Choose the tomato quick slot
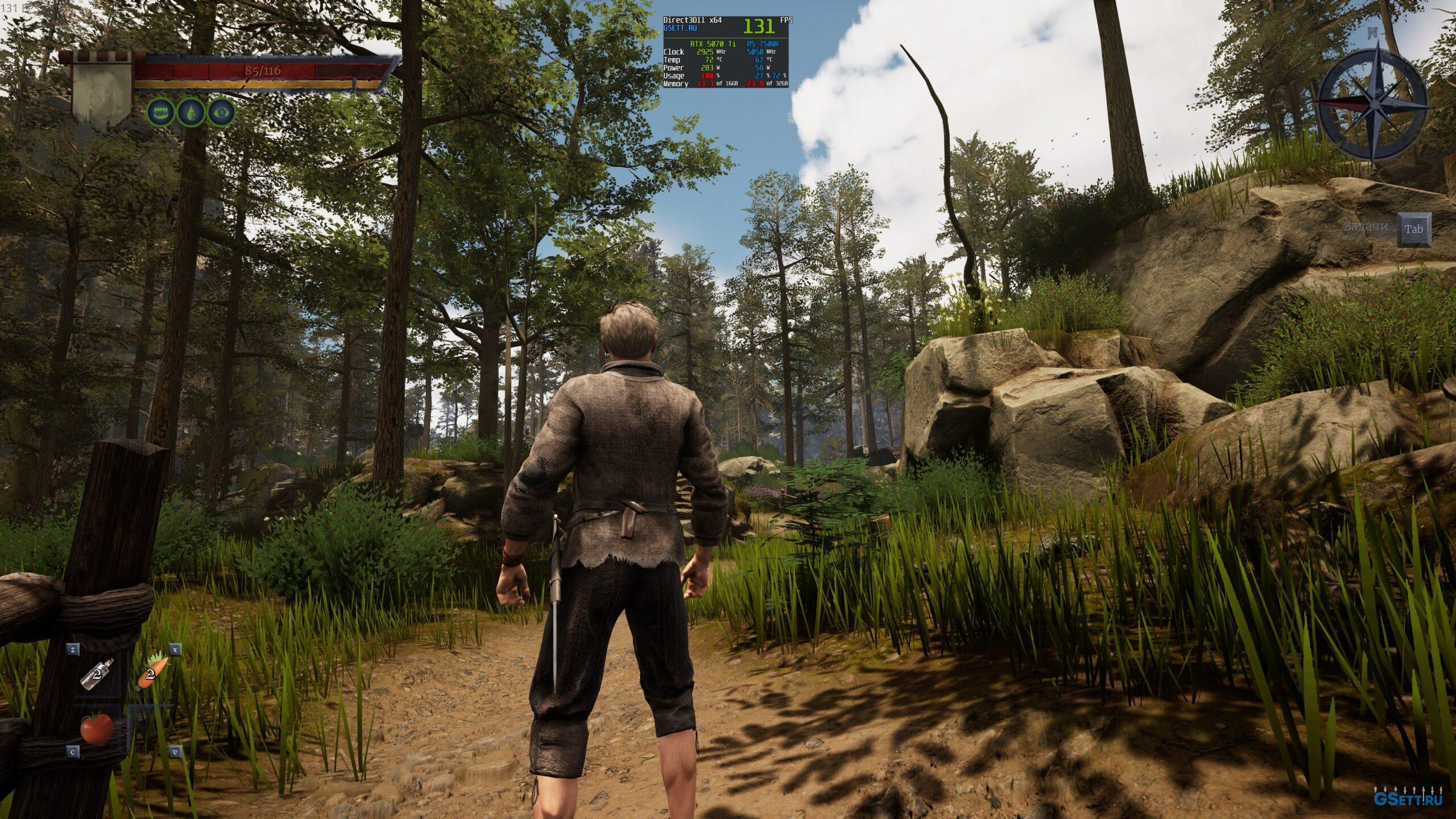 (x=96, y=728)
